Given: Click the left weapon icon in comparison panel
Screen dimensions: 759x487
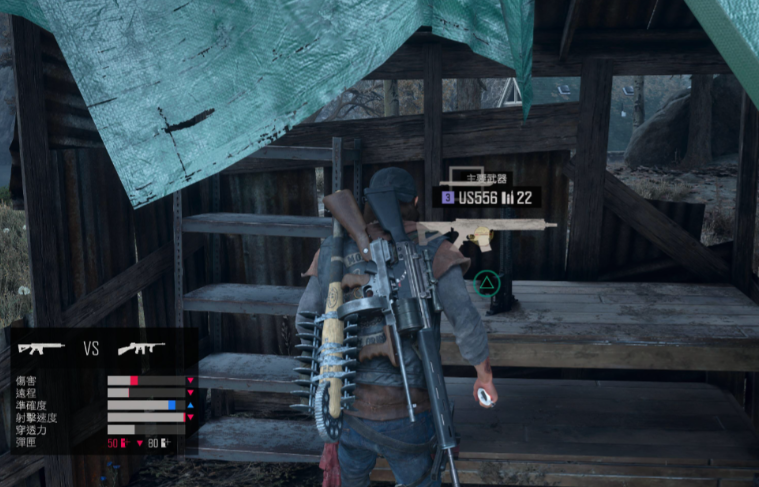Looking at the screenshot, I should click(x=41, y=349).
